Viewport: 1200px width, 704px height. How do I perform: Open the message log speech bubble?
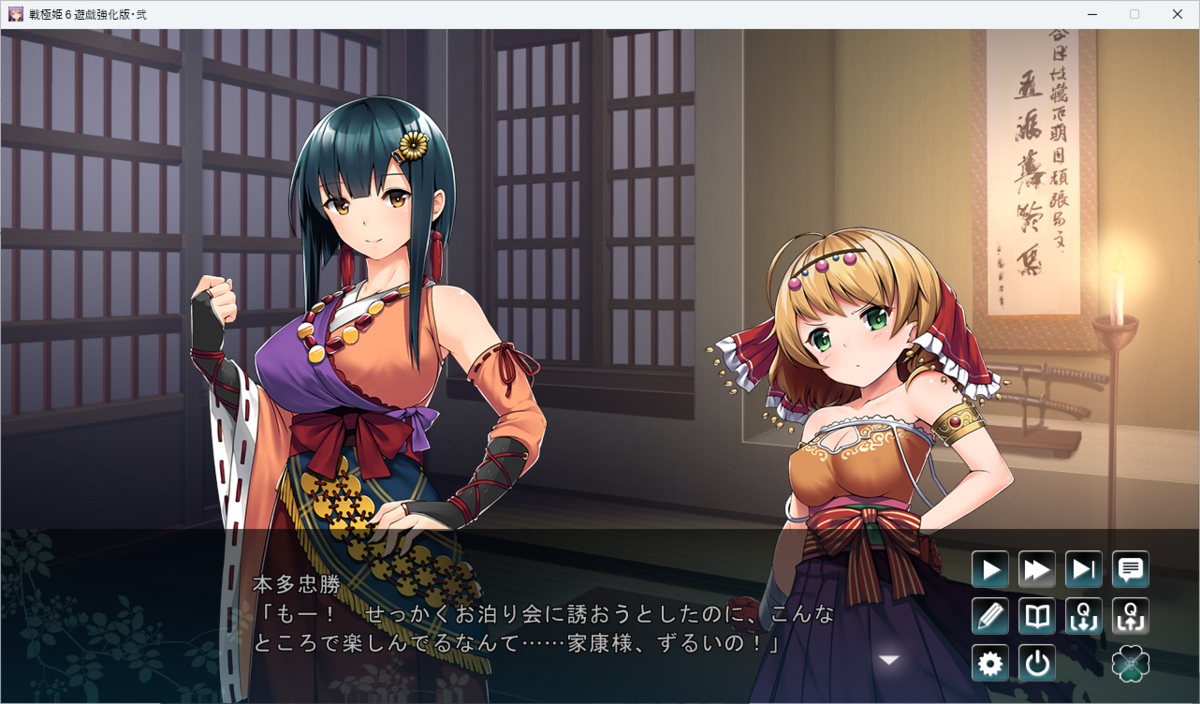pyautogui.click(x=1131, y=570)
